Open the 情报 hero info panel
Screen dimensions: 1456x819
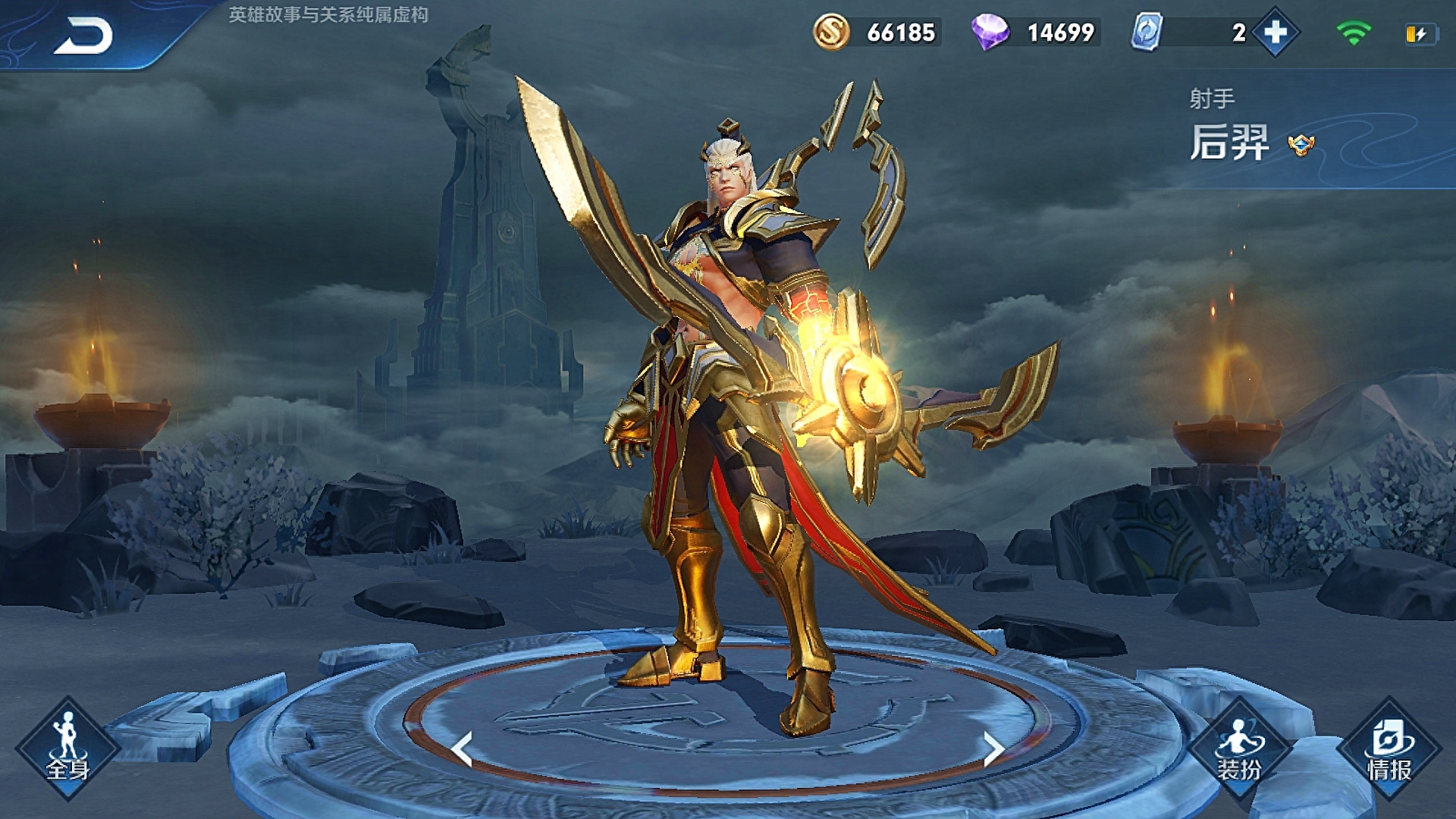coord(1389,748)
